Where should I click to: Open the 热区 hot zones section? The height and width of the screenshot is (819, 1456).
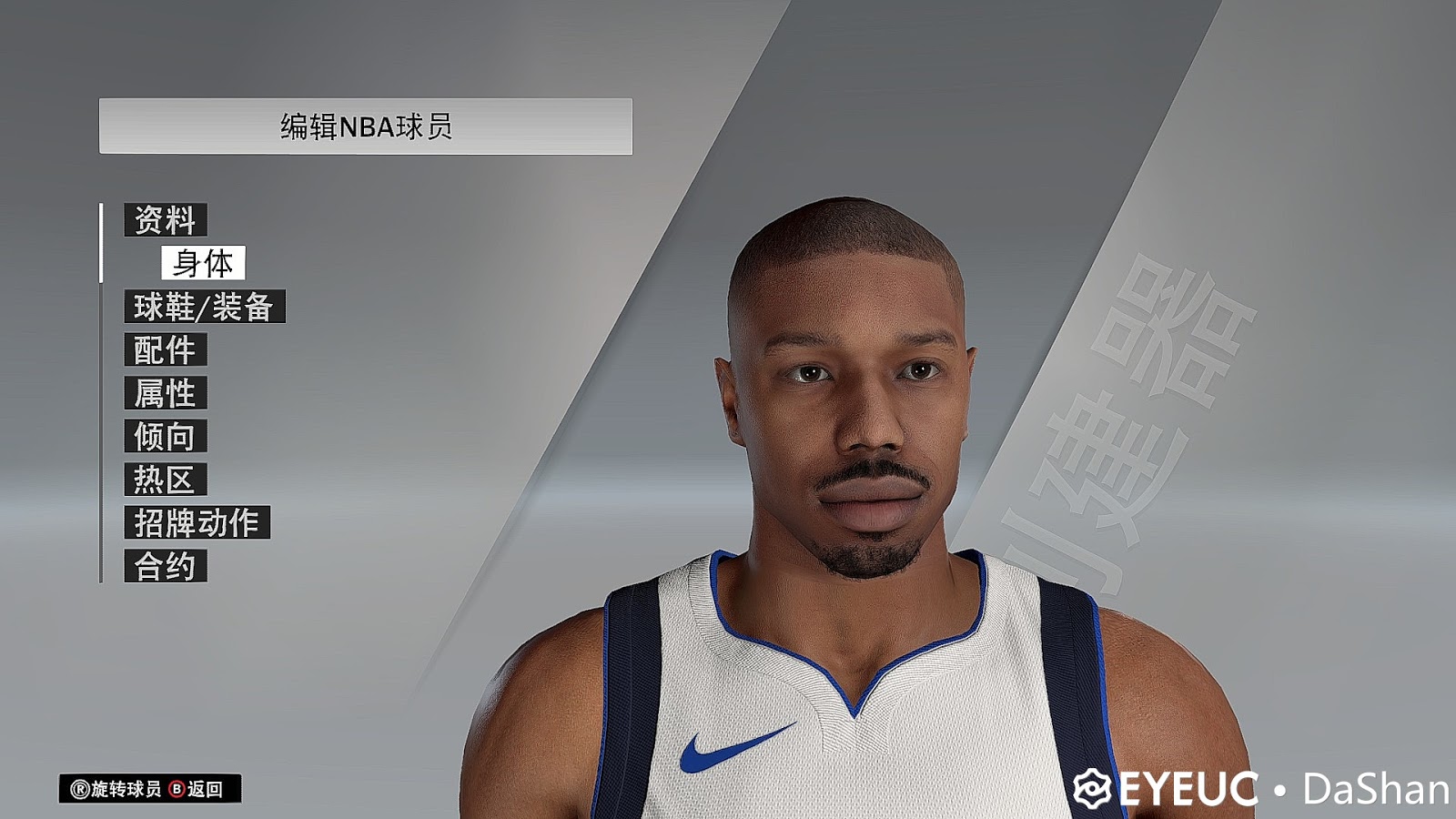click(x=167, y=480)
